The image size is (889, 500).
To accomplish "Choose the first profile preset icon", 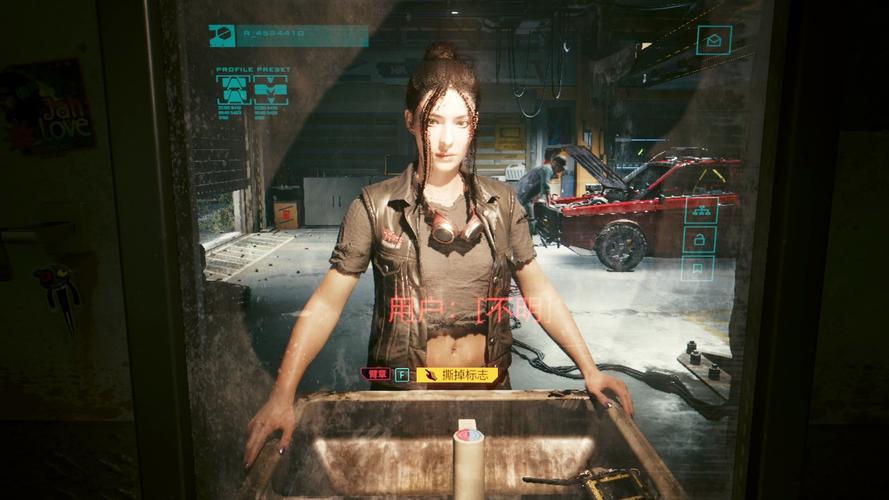I will coord(234,90).
